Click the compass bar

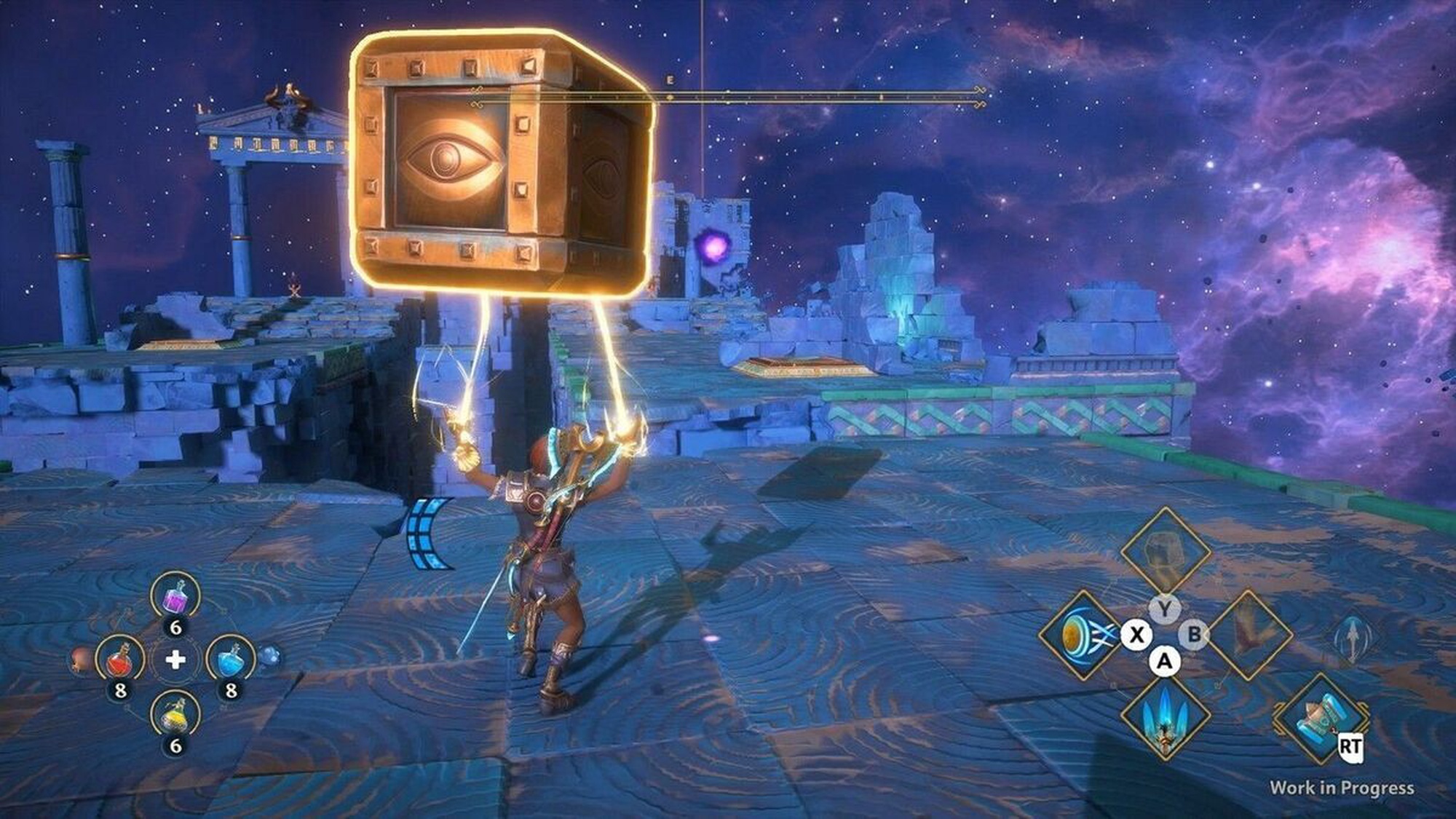(x=728, y=95)
